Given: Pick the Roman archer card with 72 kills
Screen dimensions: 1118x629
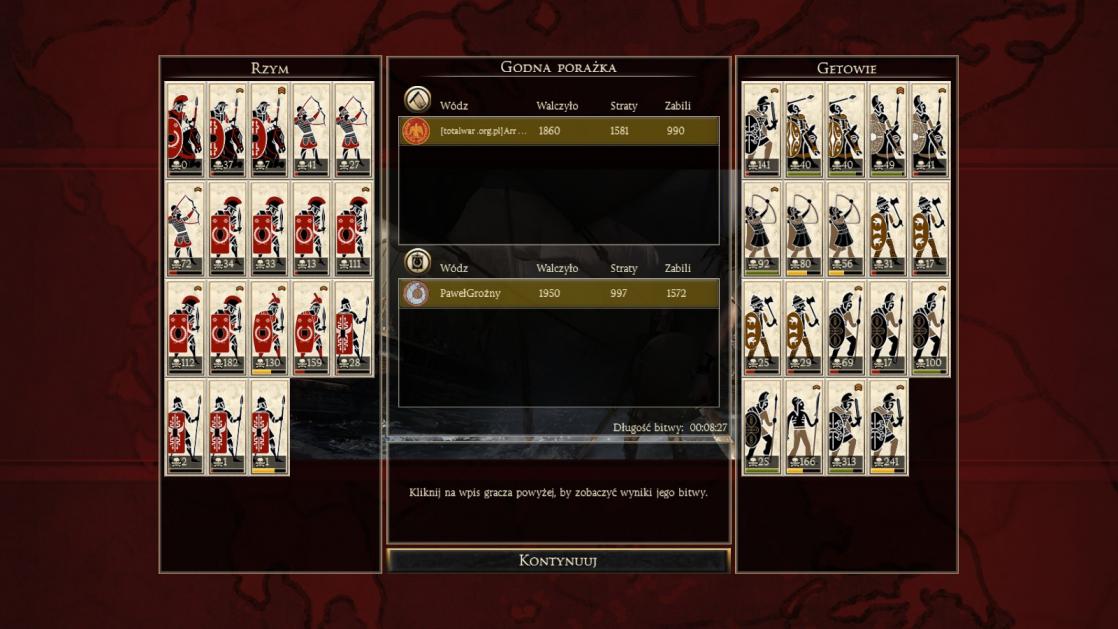Looking at the screenshot, I should coord(185,229).
